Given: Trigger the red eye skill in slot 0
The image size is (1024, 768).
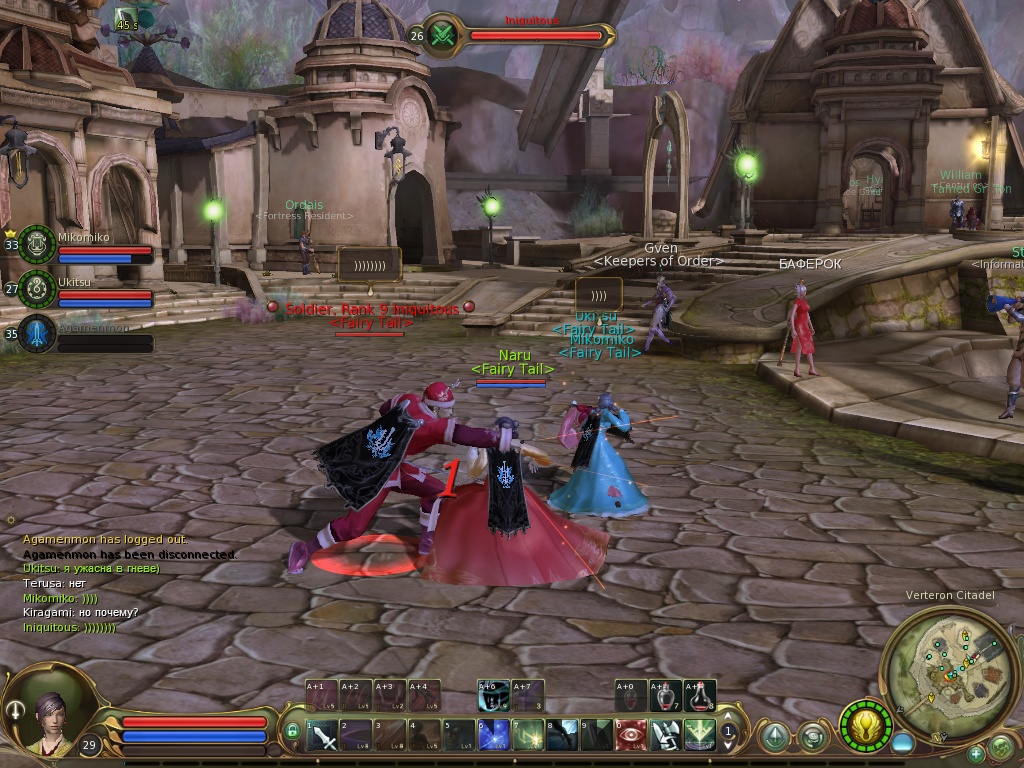Looking at the screenshot, I should pyautogui.click(x=632, y=735).
